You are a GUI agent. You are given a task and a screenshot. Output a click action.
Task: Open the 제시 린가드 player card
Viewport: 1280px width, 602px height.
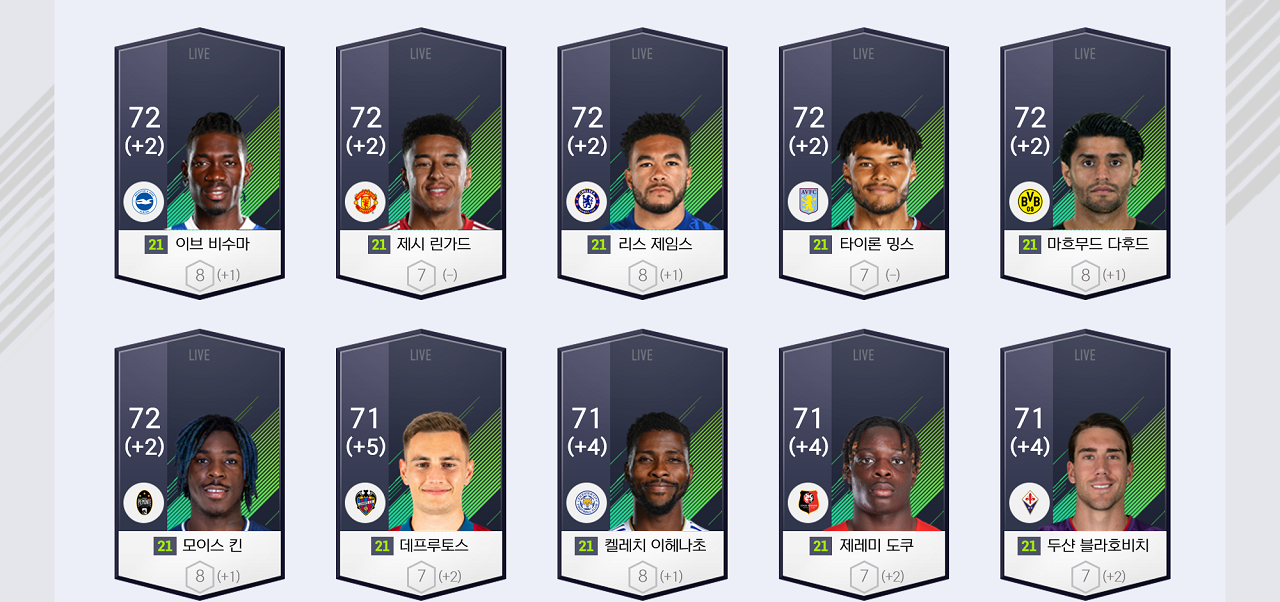[421, 165]
